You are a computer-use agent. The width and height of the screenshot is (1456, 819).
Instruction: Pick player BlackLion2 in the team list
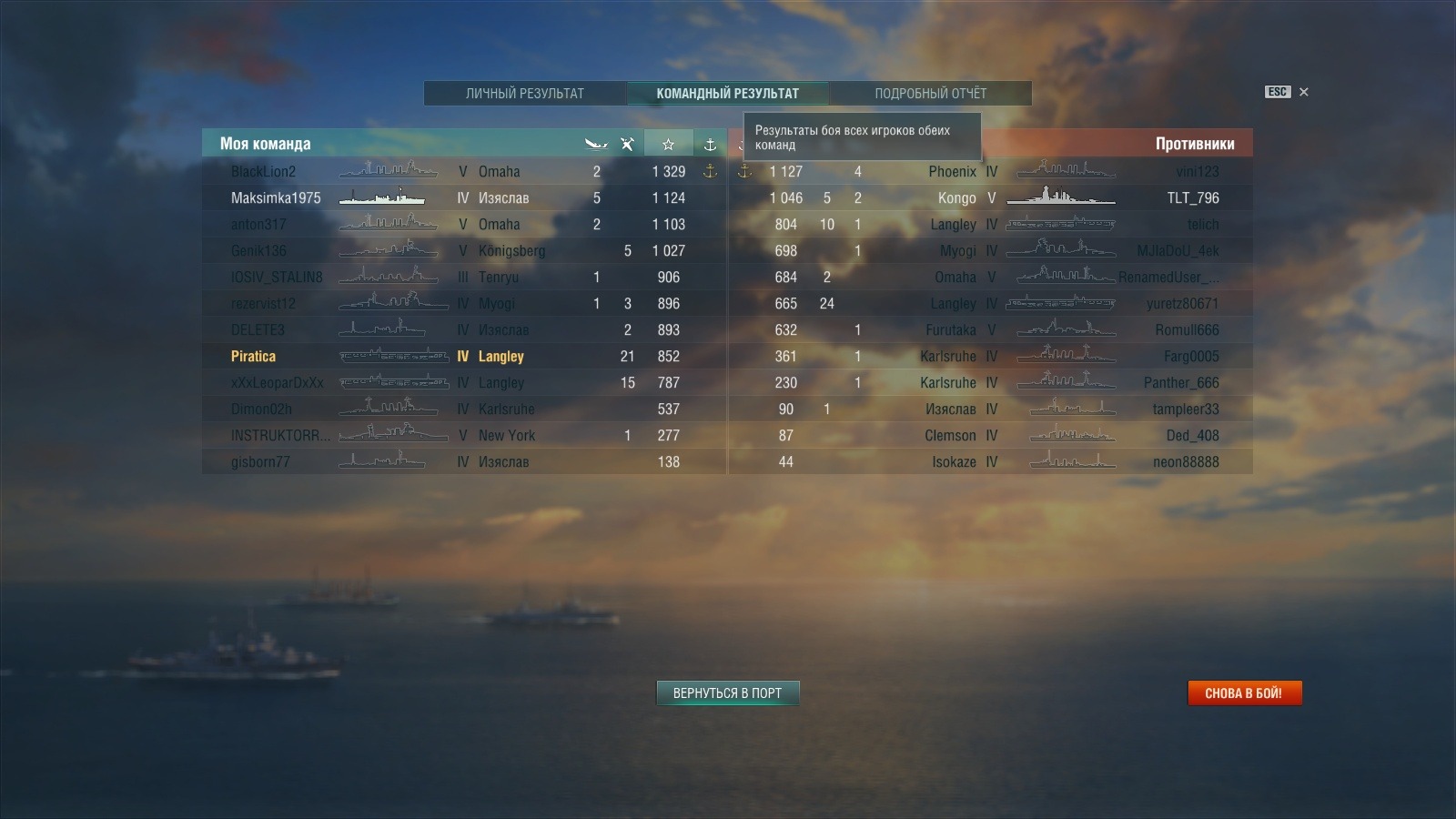(x=263, y=171)
